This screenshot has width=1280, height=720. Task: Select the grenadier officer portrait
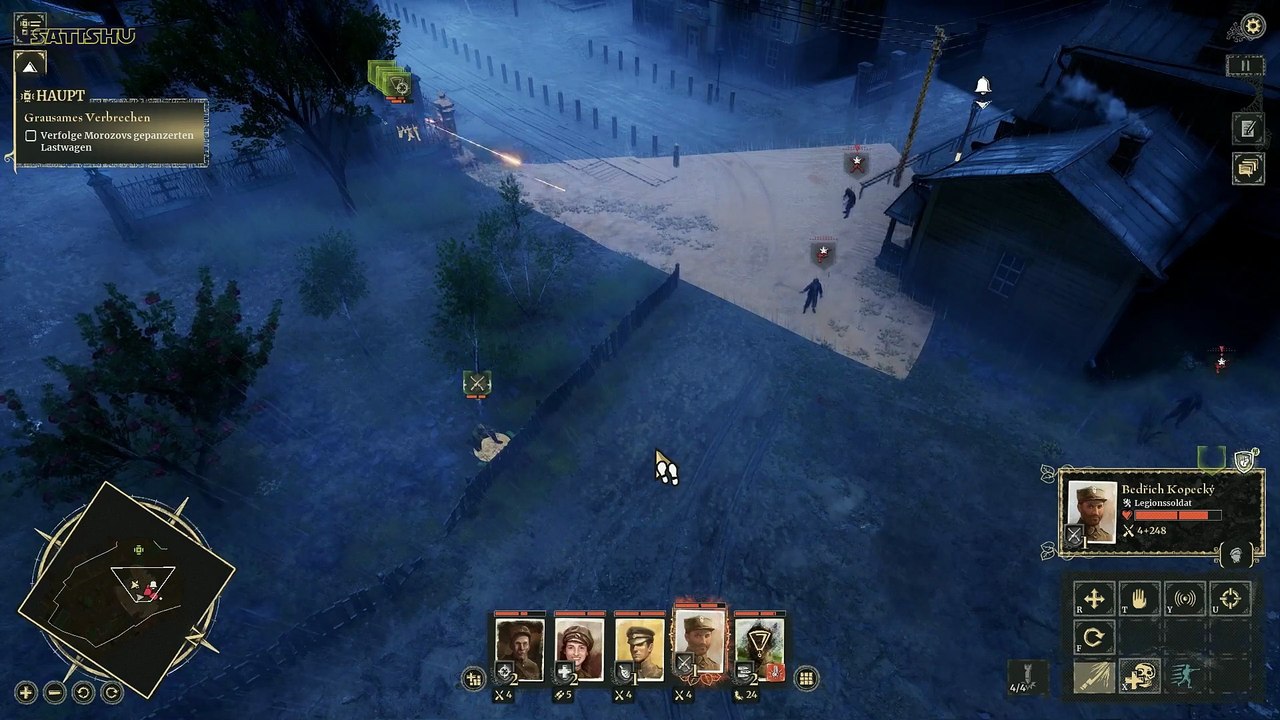tap(640, 648)
